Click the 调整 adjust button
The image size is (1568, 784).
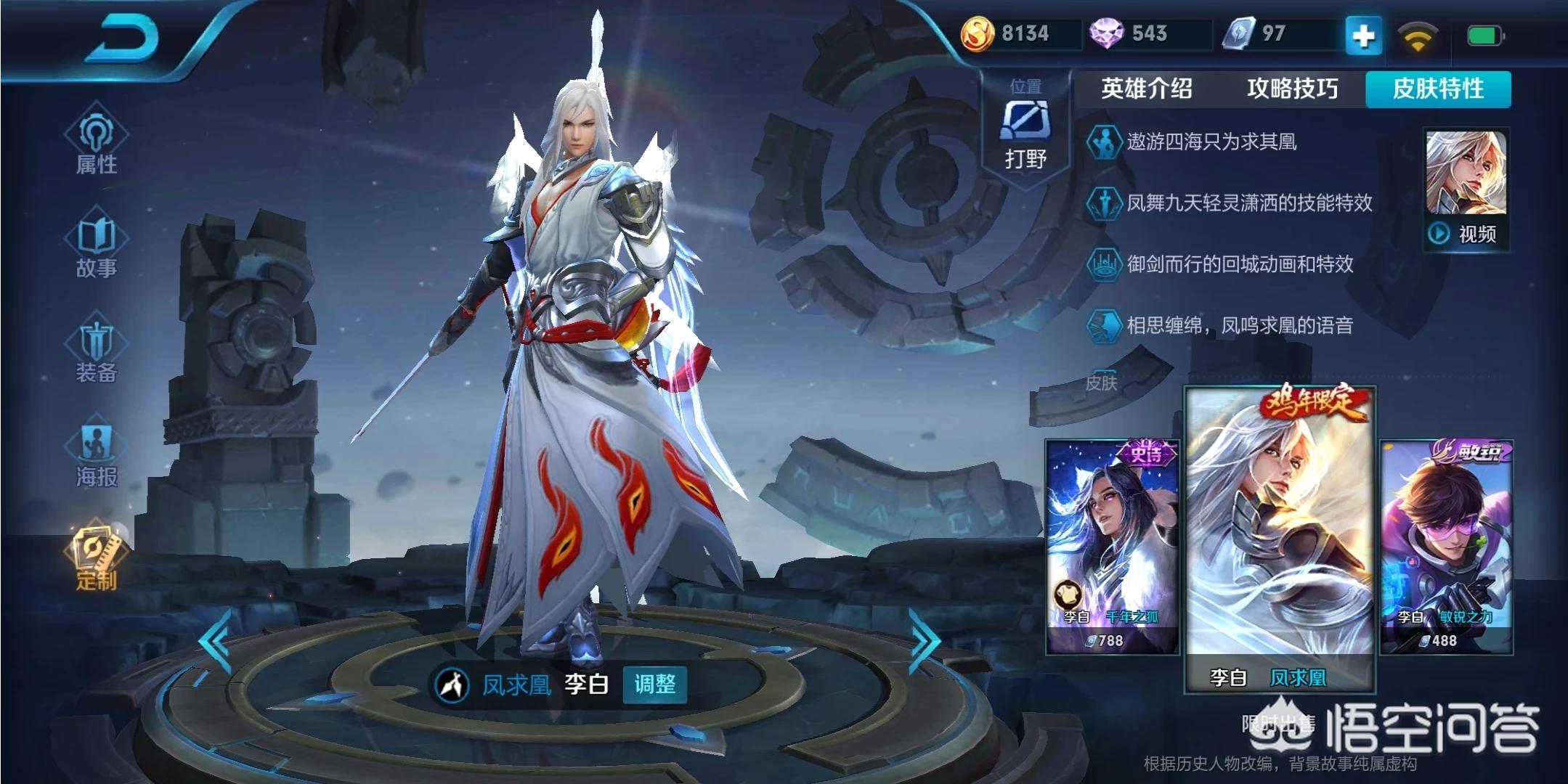point(654,684)
